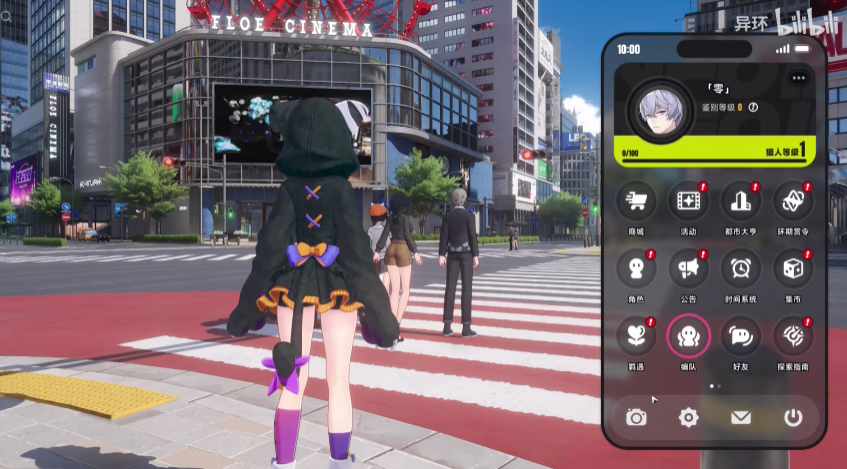
Task: Open the three-dot profile options menu
Action: (797, 78)
